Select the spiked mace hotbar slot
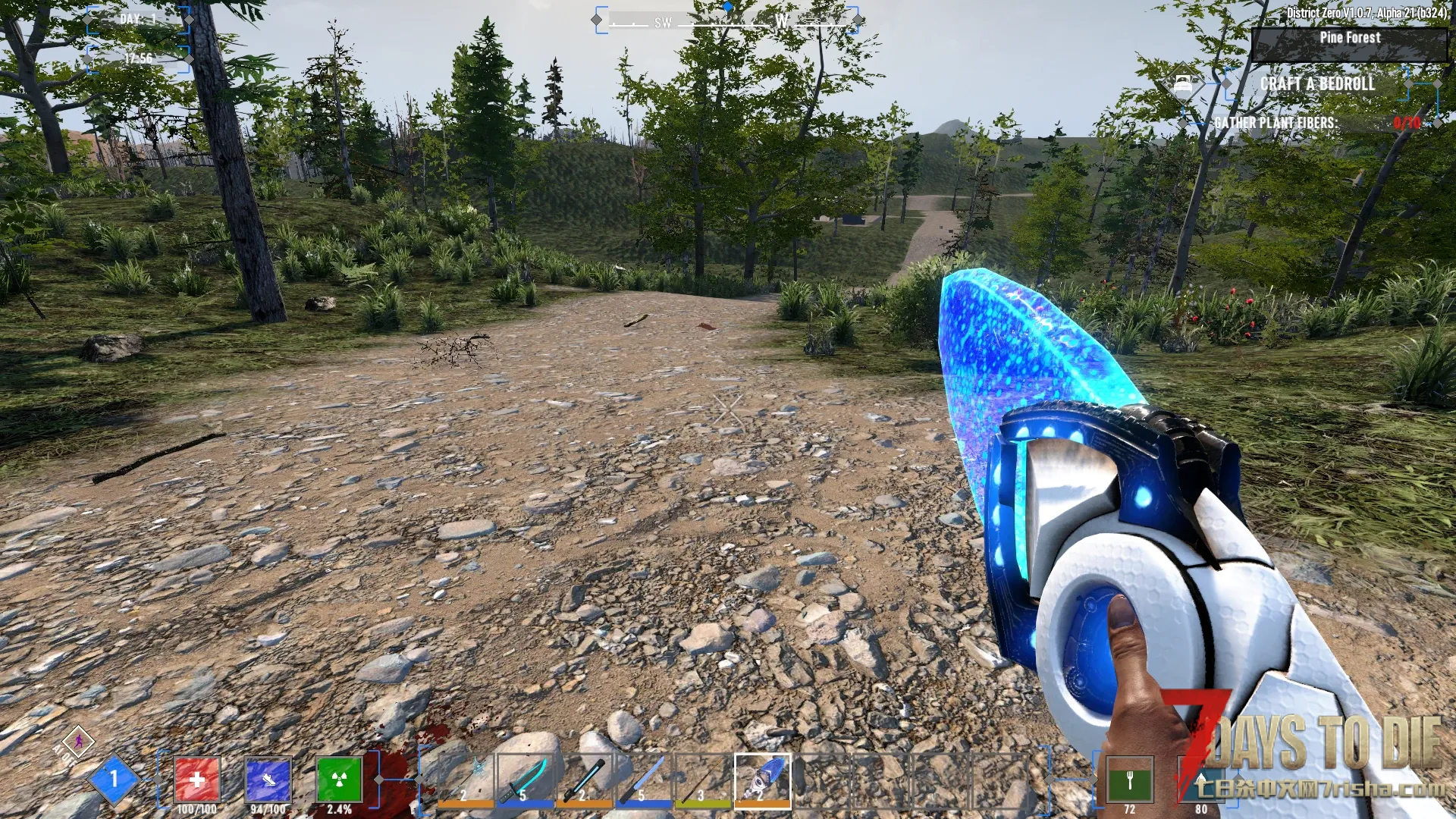1456x819 pixels. tap(466, 778)
